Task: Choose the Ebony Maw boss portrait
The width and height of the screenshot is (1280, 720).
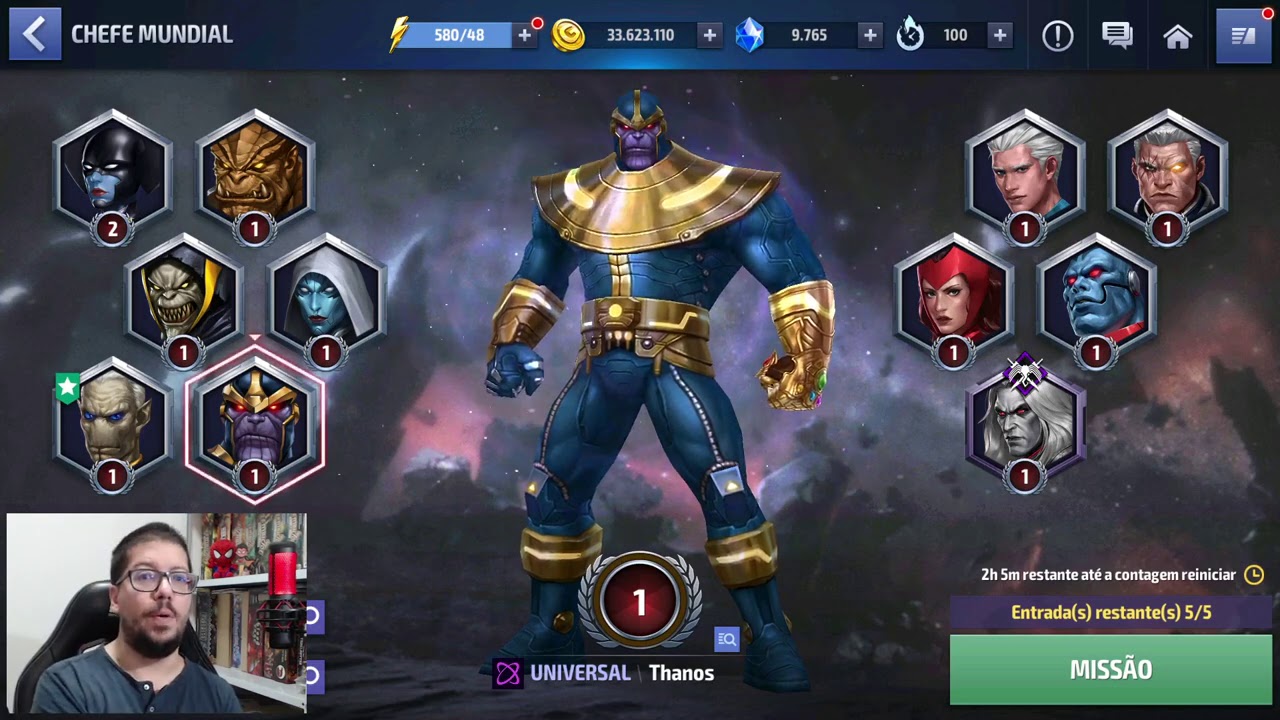Action: point(112,422)
